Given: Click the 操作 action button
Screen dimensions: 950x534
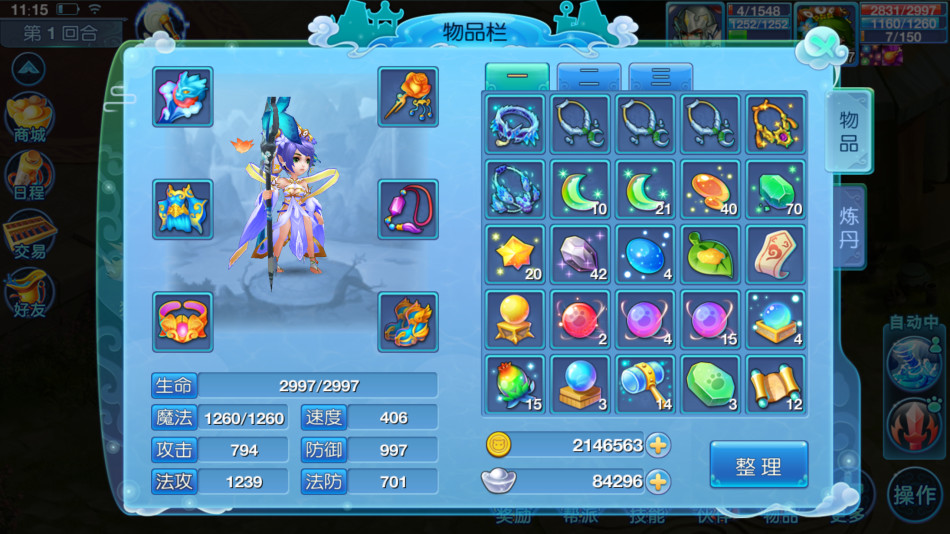Looking at the screenshot, I should click(x=914, y=495).
